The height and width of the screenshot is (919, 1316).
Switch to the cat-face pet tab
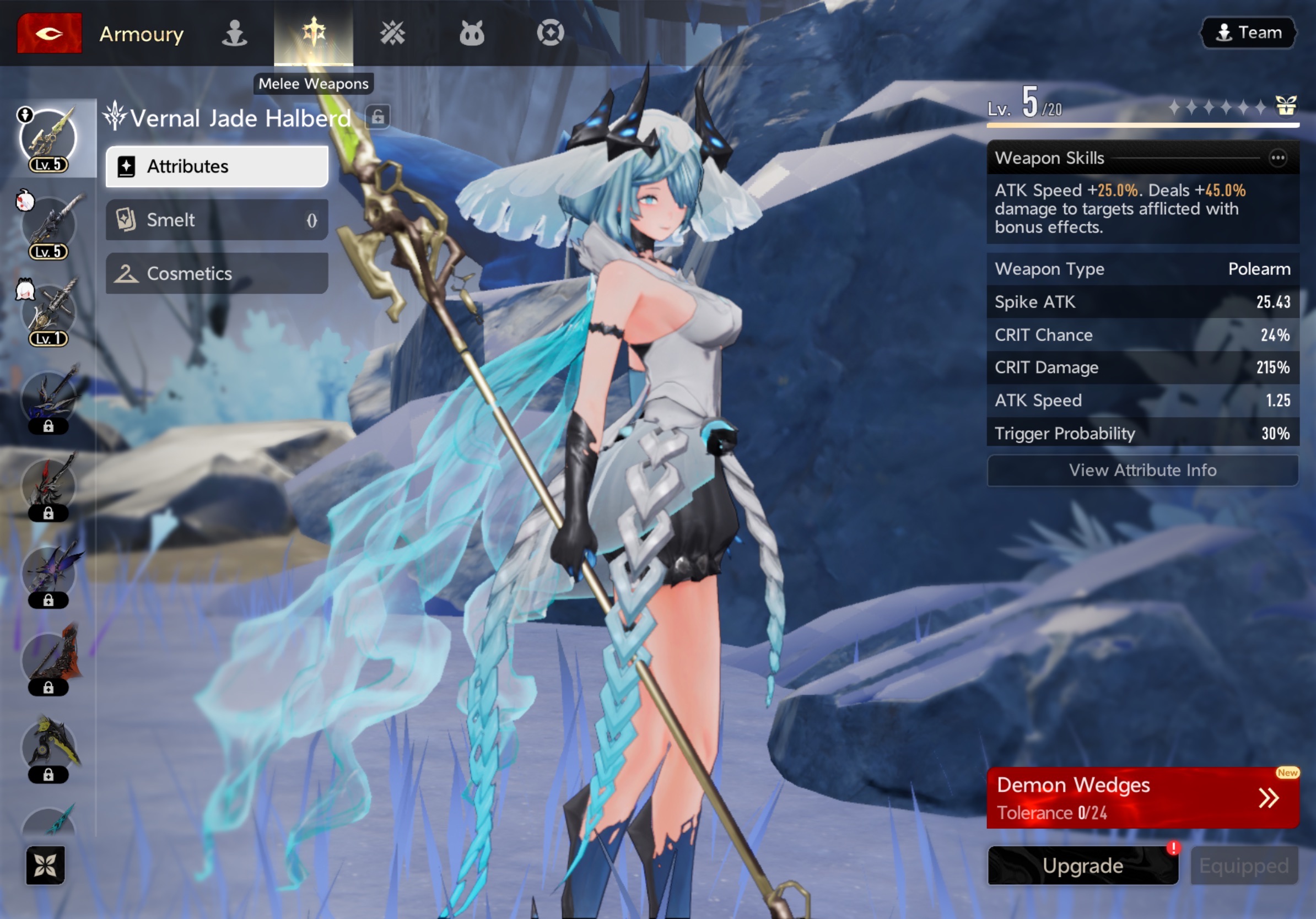[x=472, y=33]
